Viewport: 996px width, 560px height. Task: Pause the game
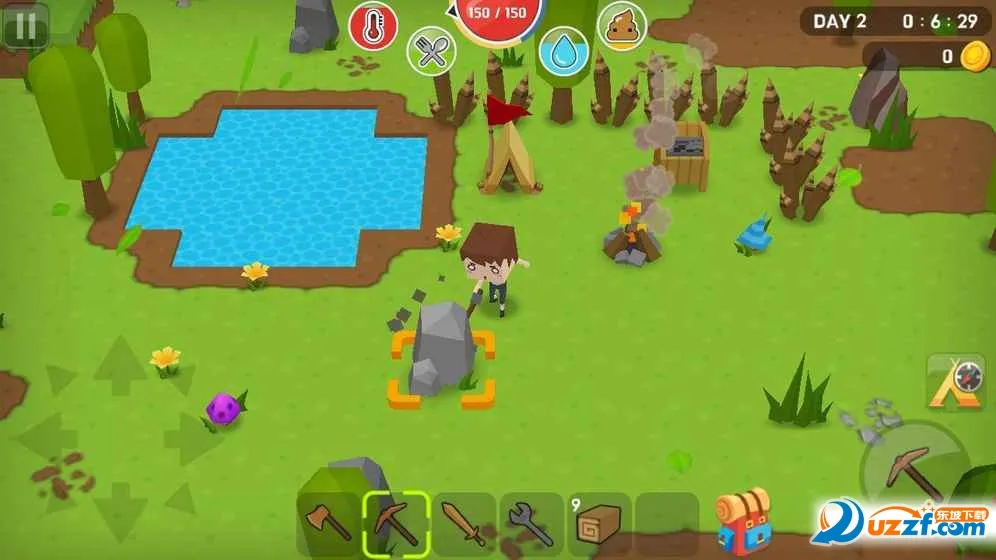tap(24, 26)
